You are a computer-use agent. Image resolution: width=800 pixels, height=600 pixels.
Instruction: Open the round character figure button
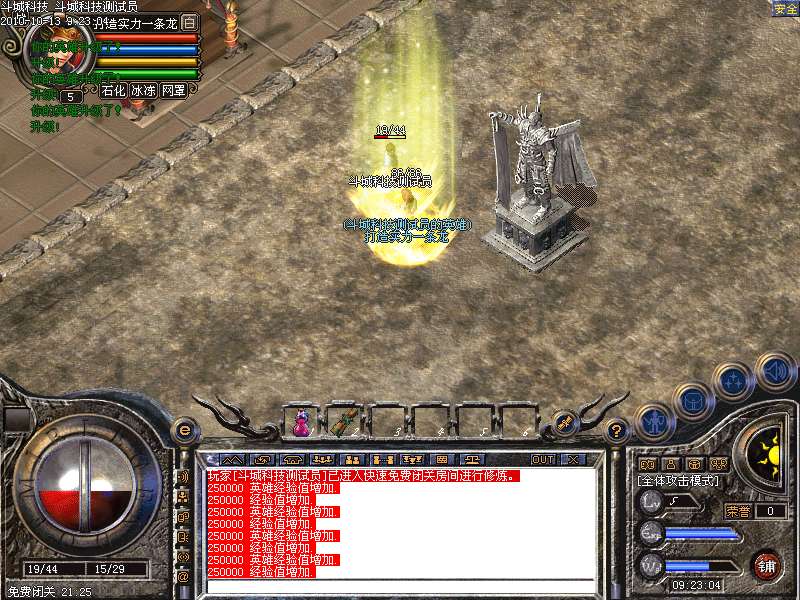pos(655,422)
